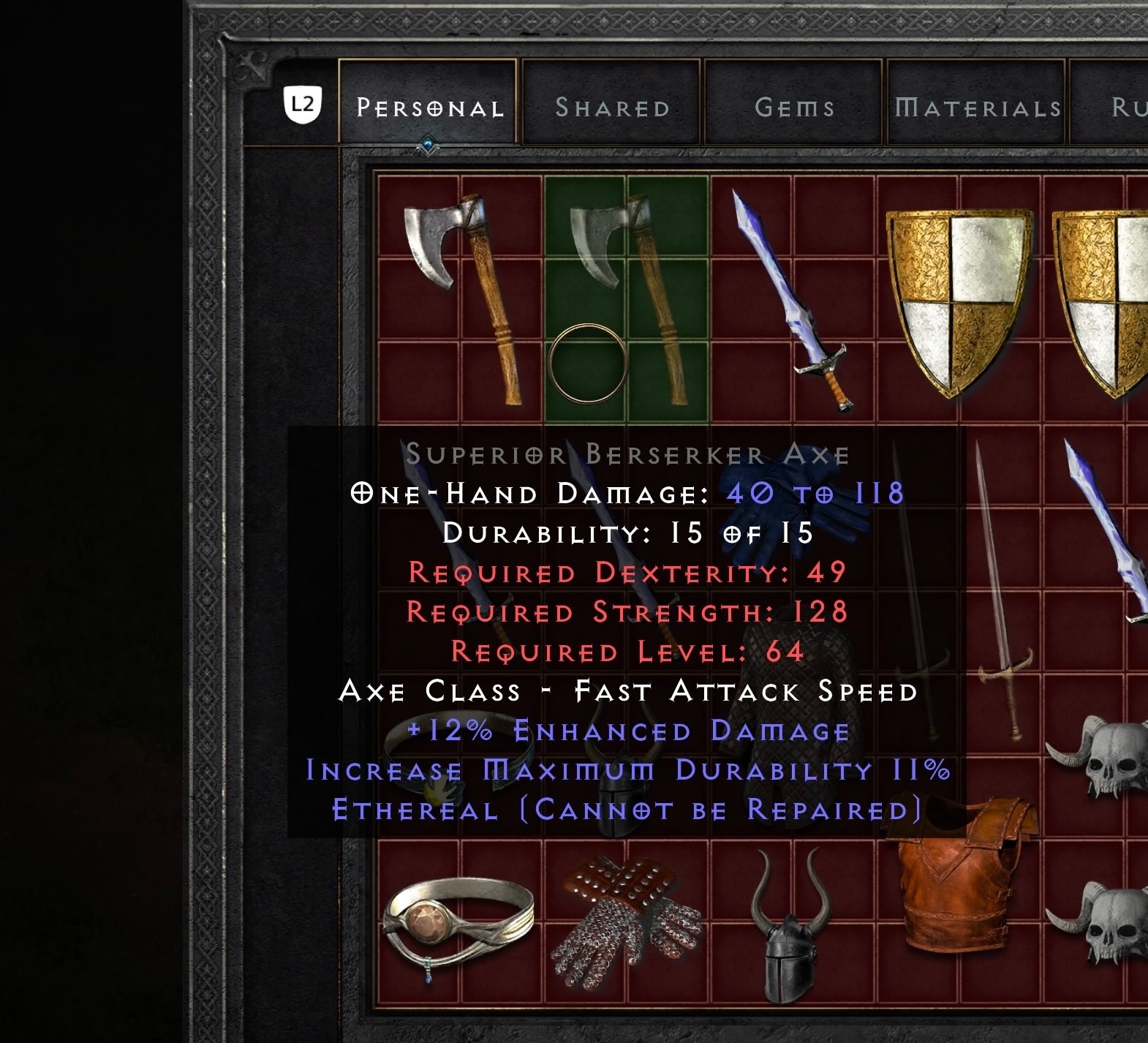This screenshot has width=1148, height=1043.
Task: Switch to the Shared stash tab
Action: pyautogui.click(x=613, y=107)
